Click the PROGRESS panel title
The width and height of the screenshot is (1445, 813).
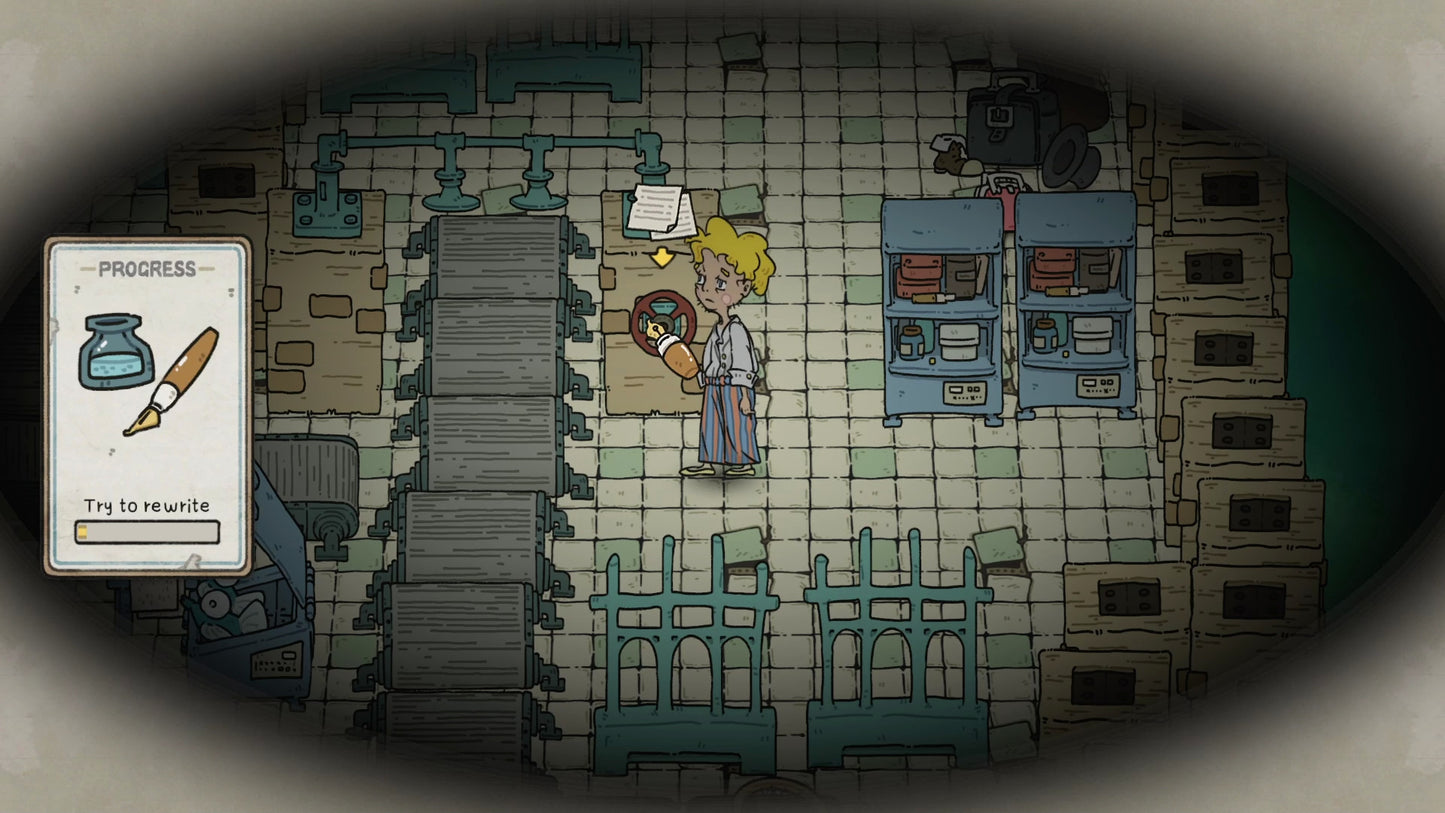(148, 268)
